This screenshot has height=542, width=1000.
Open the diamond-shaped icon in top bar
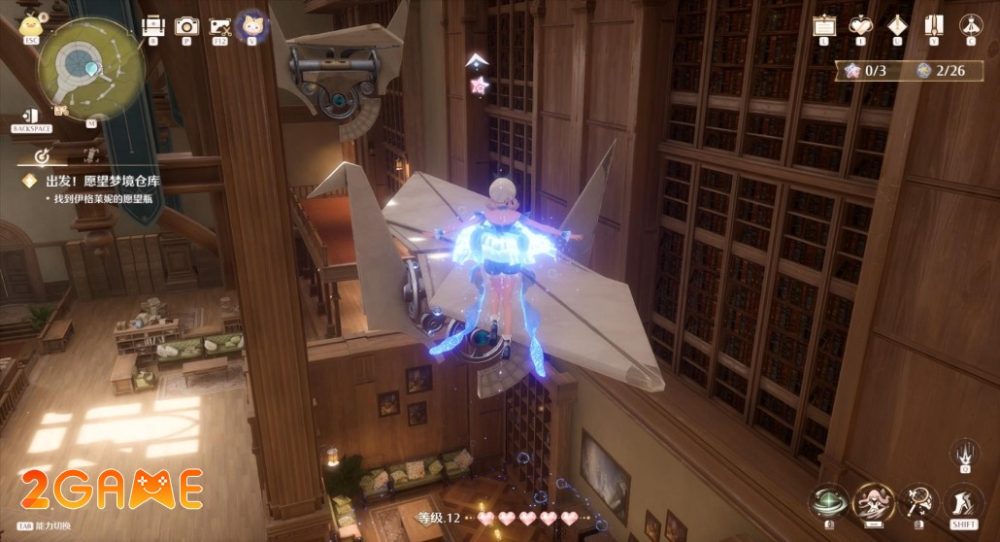click(897, 25)
